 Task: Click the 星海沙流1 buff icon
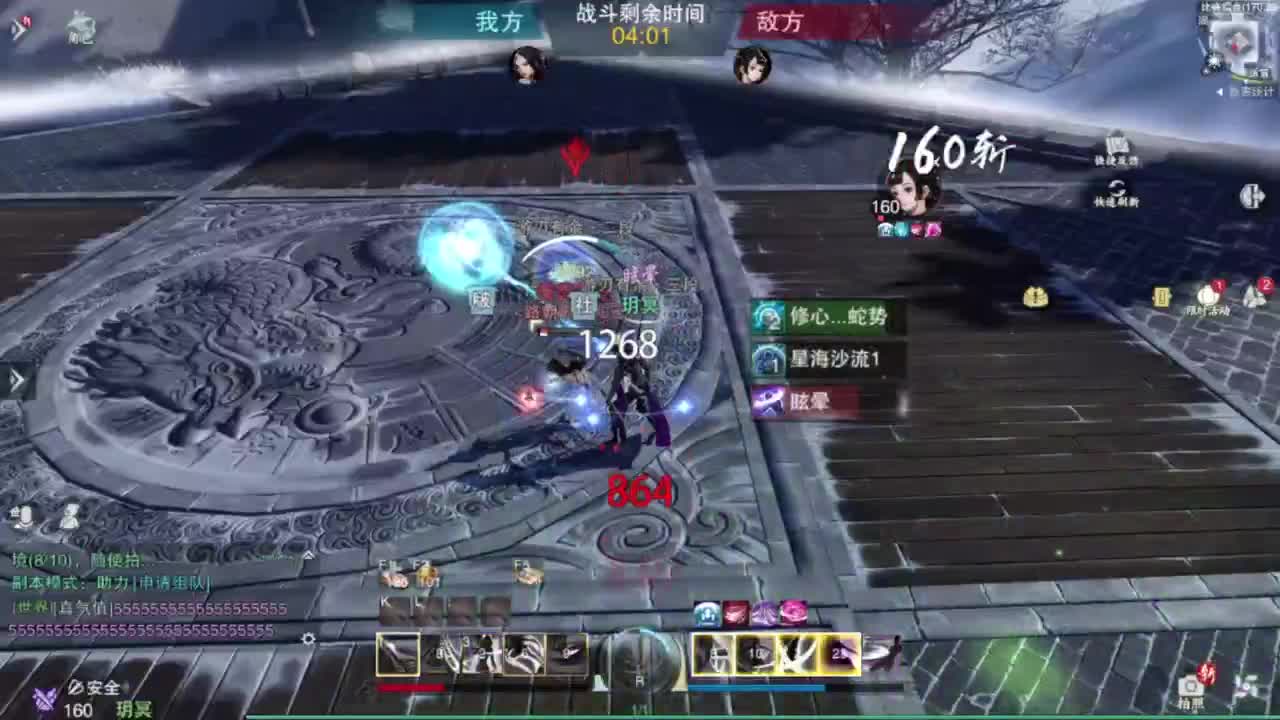(x=770, y=360)
